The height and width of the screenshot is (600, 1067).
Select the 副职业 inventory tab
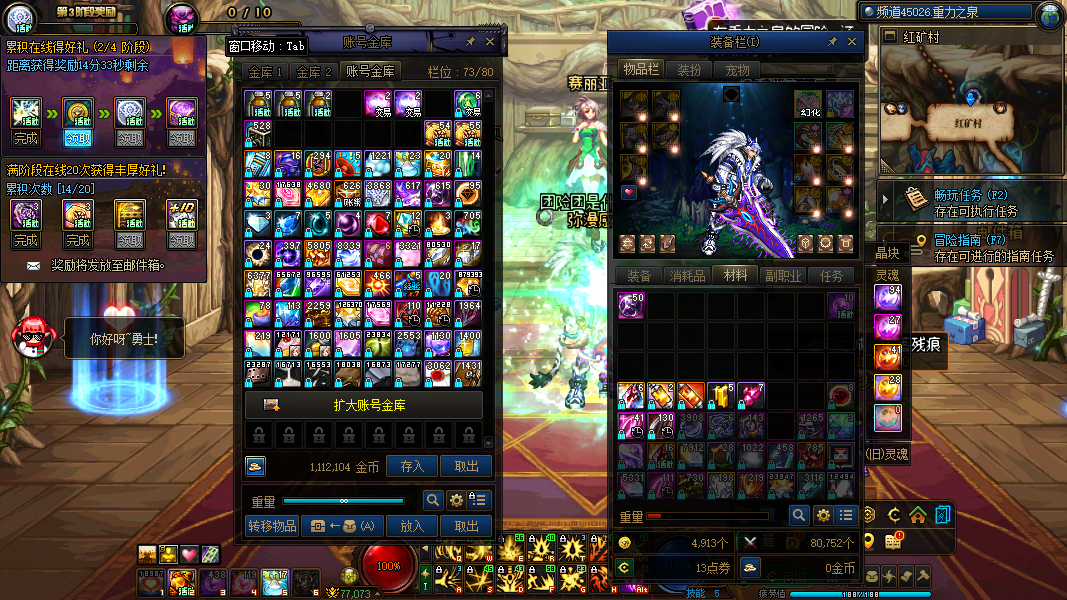[x=783, y=276]
